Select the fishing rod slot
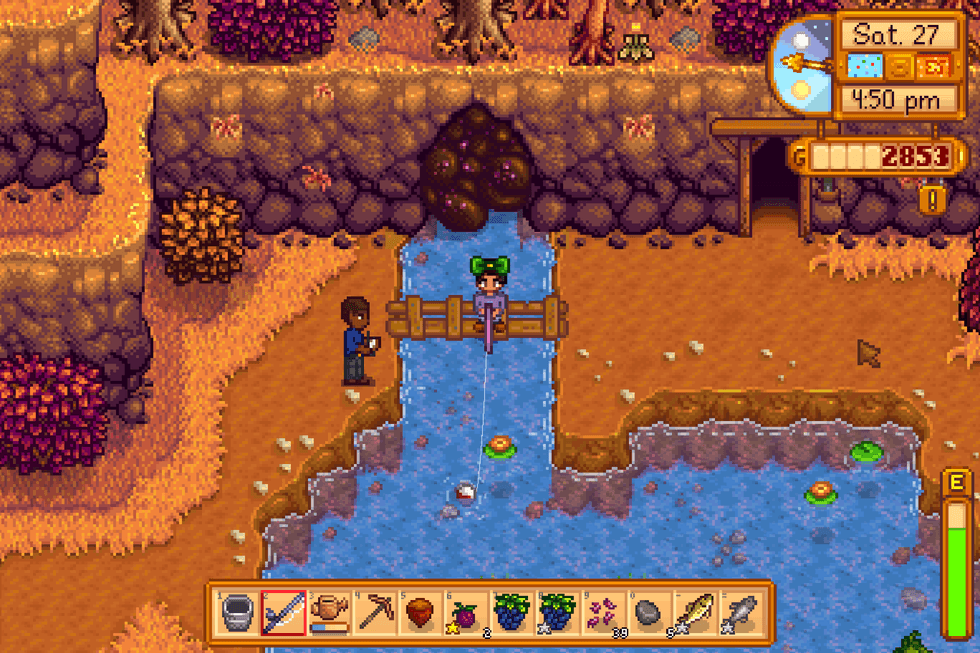The image size is (980, 653). 283,612
